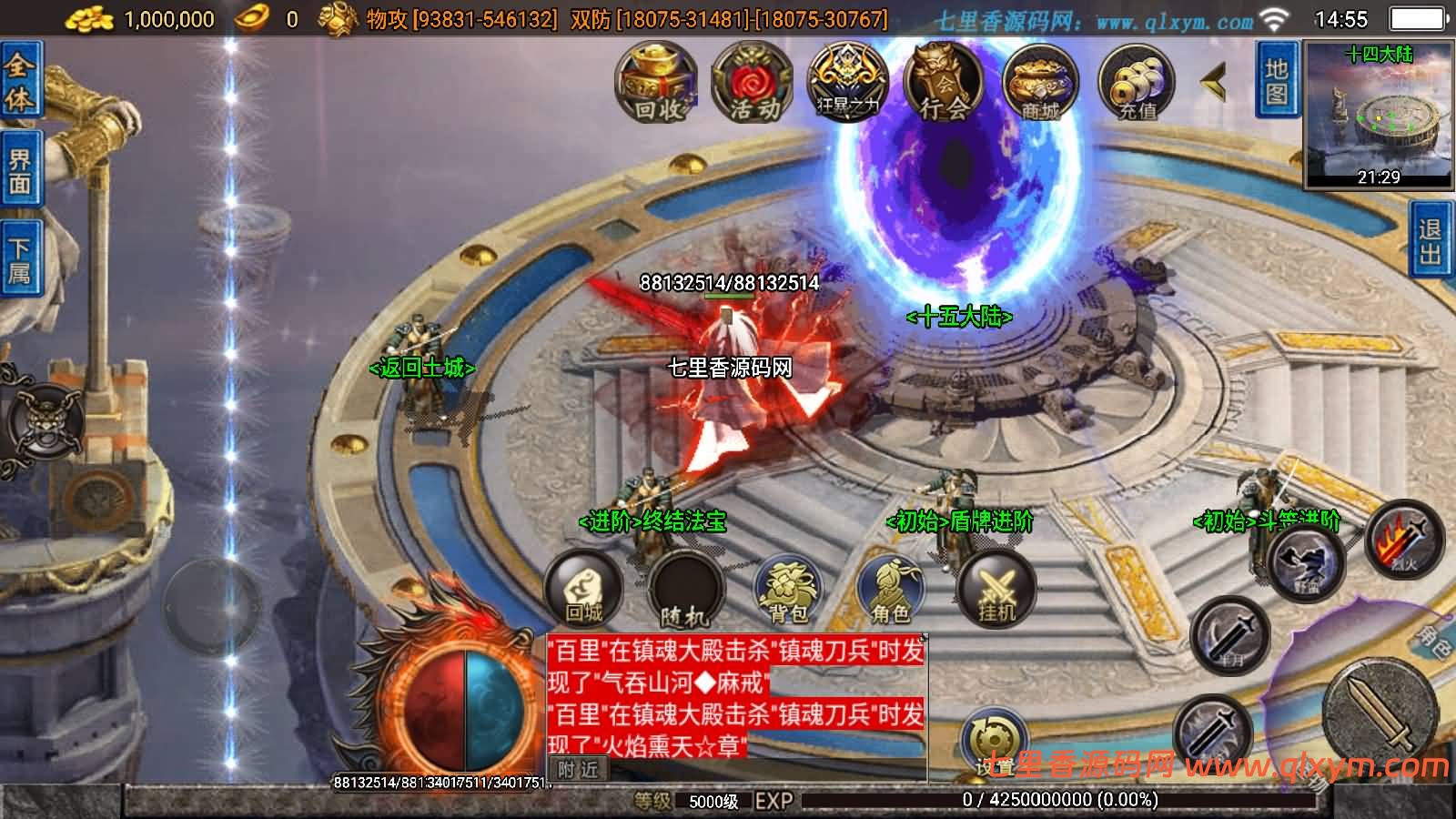Click the <返回土城> teleport NPC label

coord(422,369)
